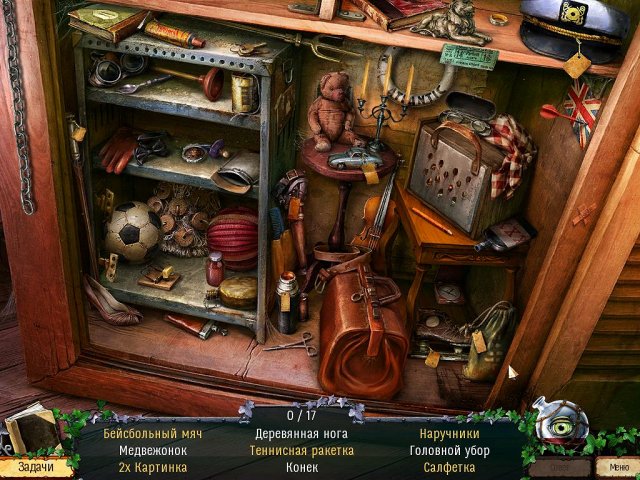Select Конек in the item list
640x480 pixels.
(302, 467)
